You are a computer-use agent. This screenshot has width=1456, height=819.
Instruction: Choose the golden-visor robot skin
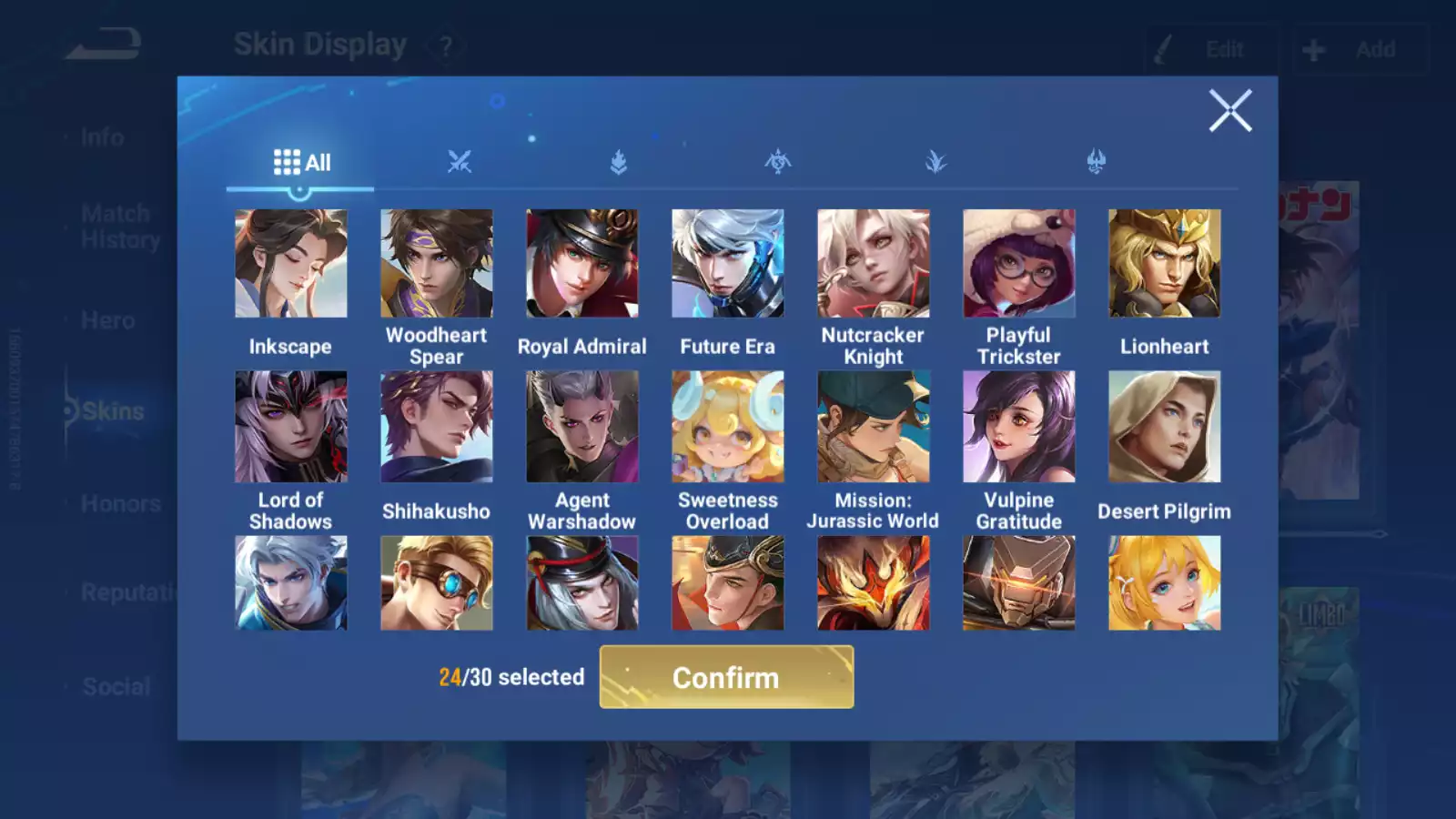[x=1019, y=583]
